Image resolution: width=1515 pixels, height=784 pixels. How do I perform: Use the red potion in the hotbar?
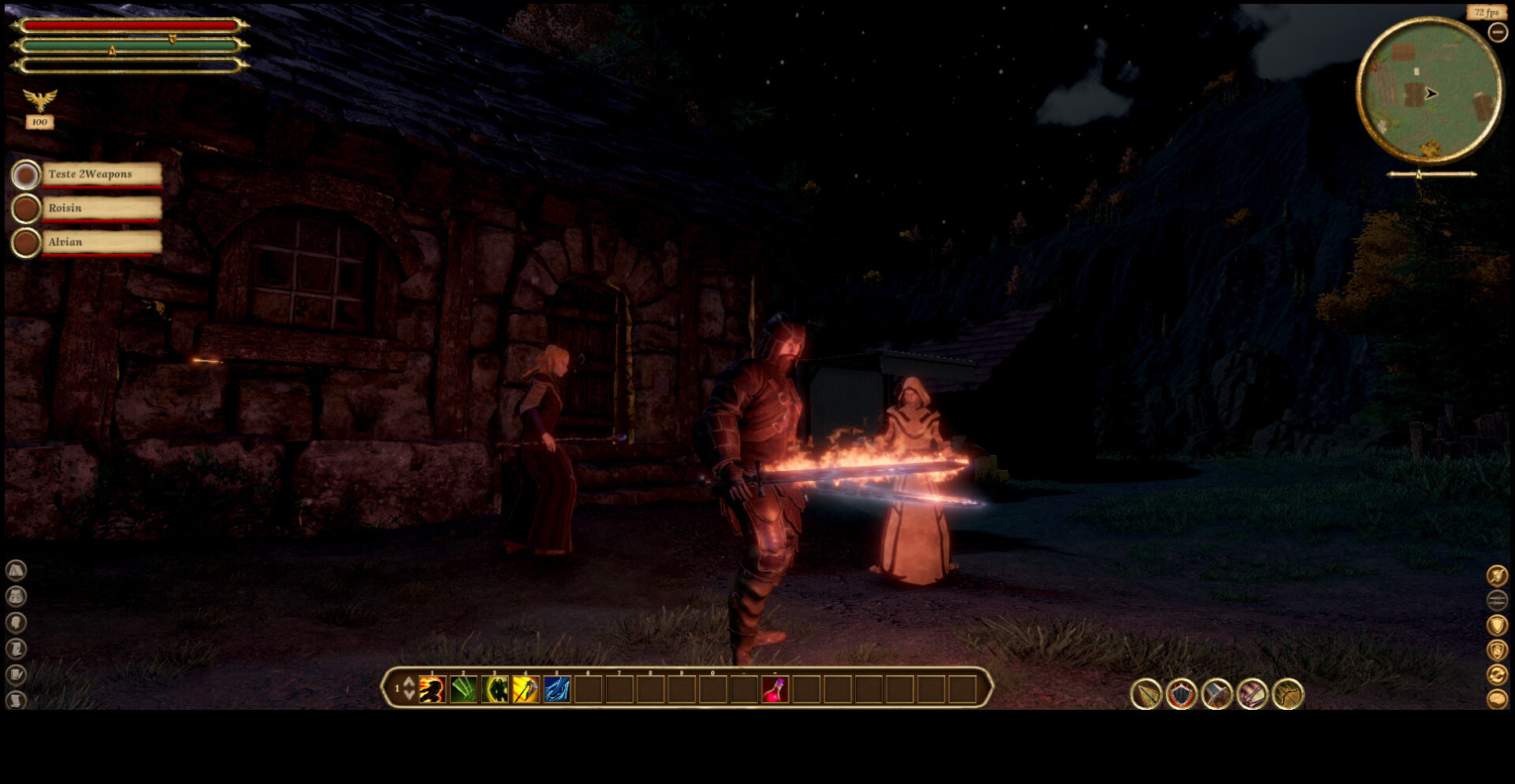(x=775, y=690)
